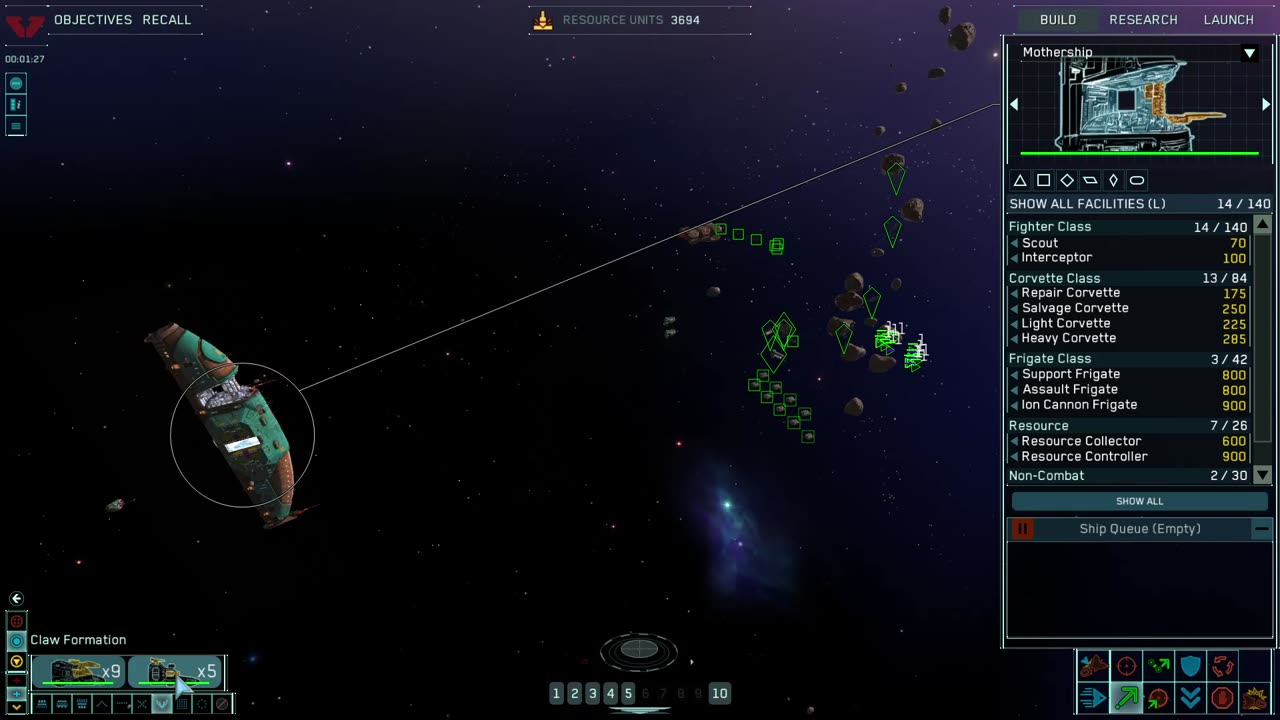Queue a Resource Collector
This screenshot has width=1280, height=720.
coord(1080,441)
